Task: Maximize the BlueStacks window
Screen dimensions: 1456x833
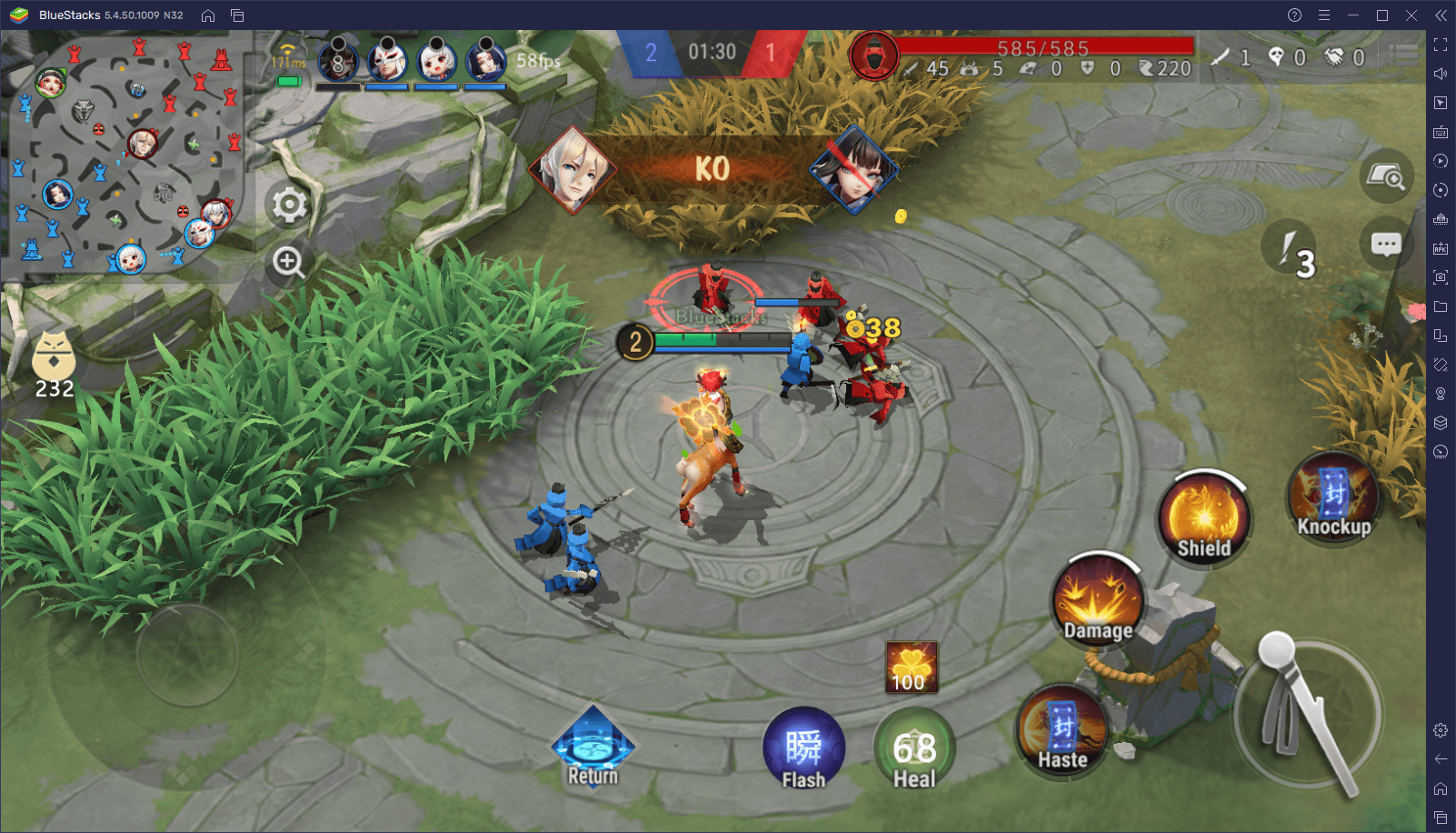Action: (1381, 15)
